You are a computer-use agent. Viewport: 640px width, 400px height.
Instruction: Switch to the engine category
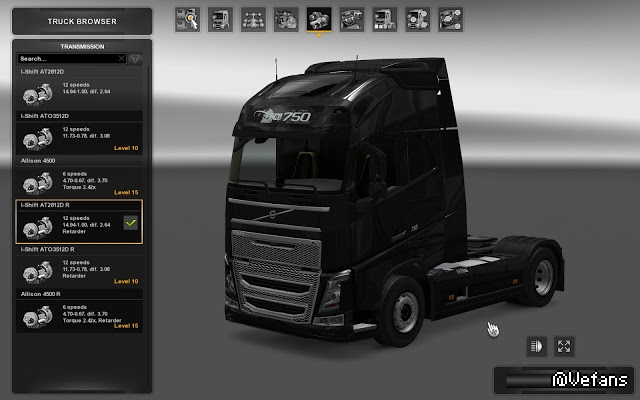(x=287, y=18)
